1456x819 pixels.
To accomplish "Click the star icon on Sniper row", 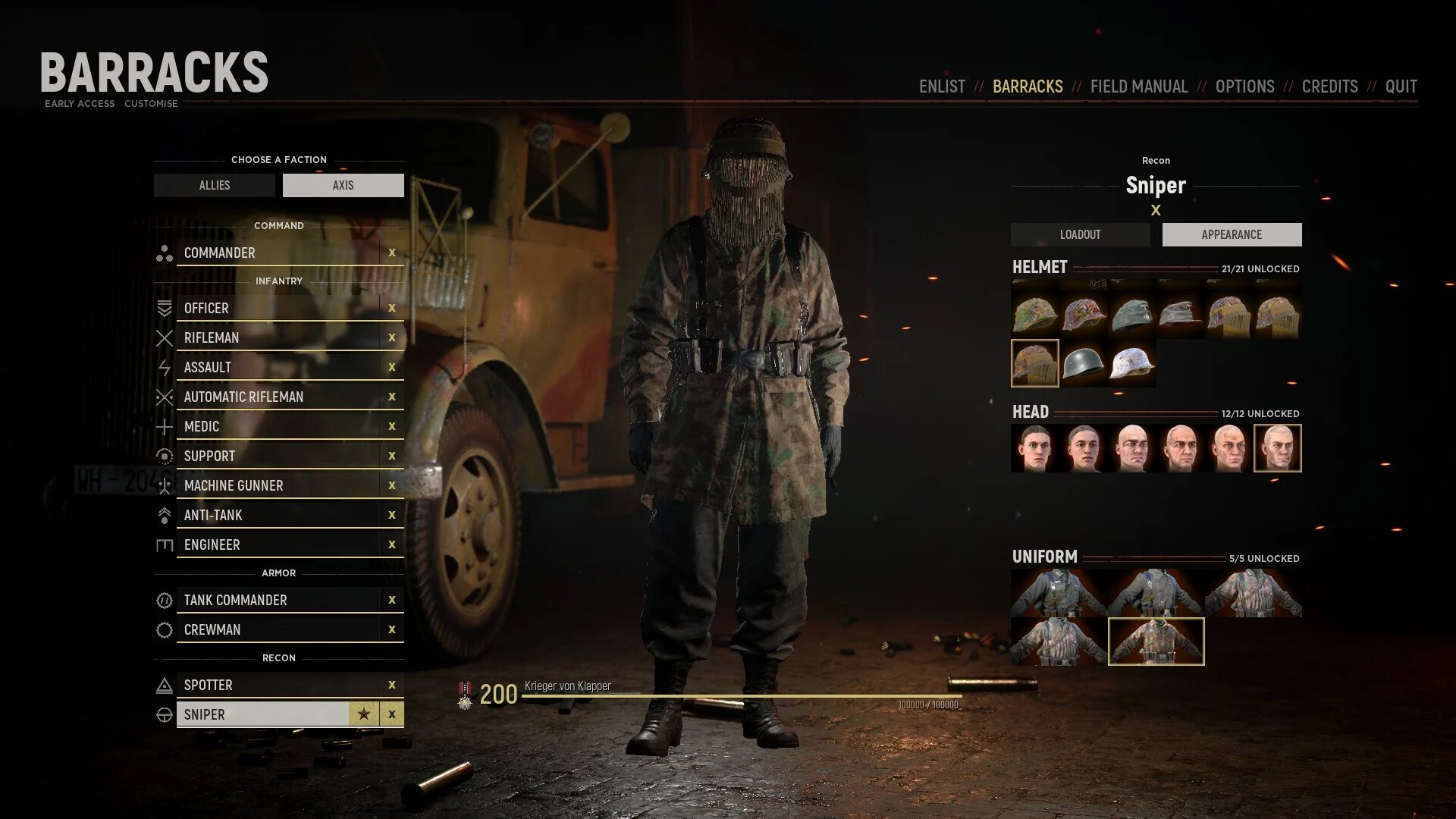I will click(364, 714).
